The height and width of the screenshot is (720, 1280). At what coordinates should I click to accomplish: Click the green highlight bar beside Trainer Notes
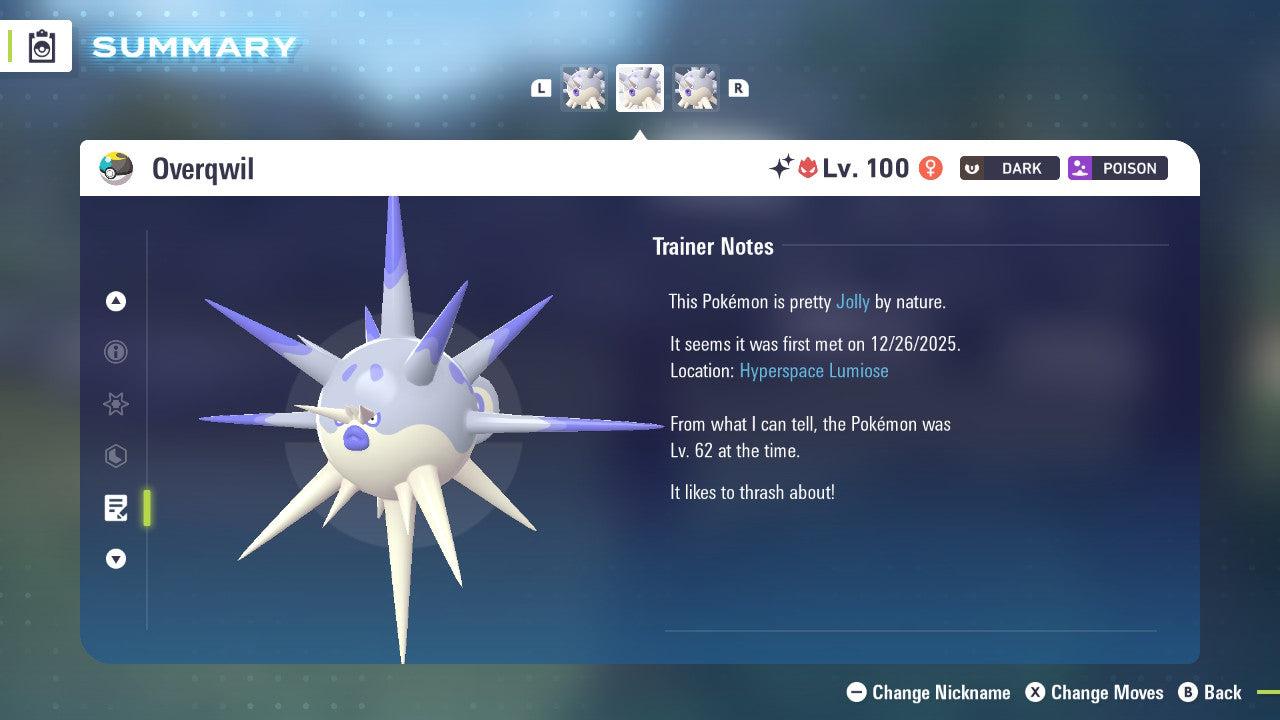tap(146, 508)
